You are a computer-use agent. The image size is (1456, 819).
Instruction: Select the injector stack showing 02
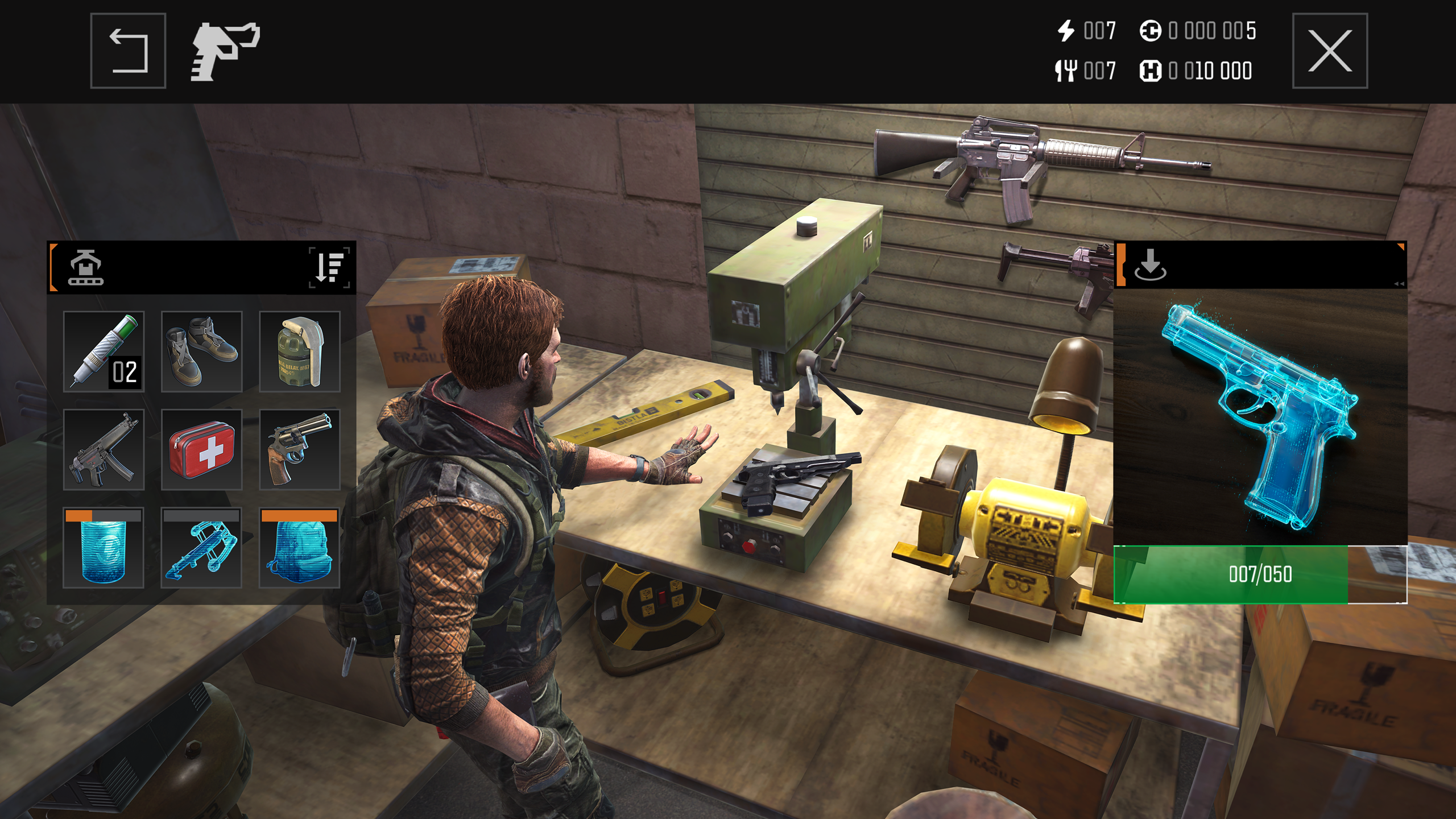pyautogui.click(x=103, y=351)
